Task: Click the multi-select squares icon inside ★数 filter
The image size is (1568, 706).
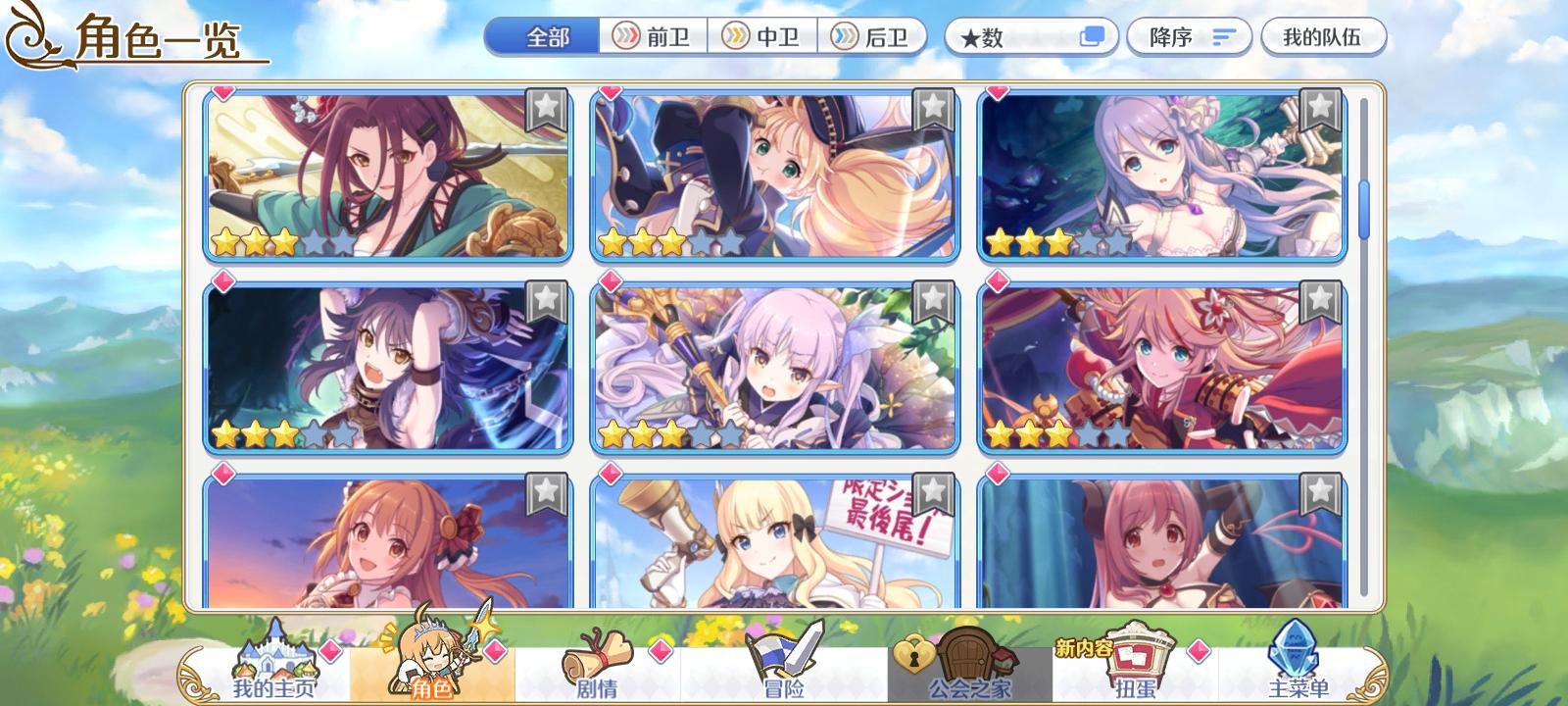Action: (1088, 35)
